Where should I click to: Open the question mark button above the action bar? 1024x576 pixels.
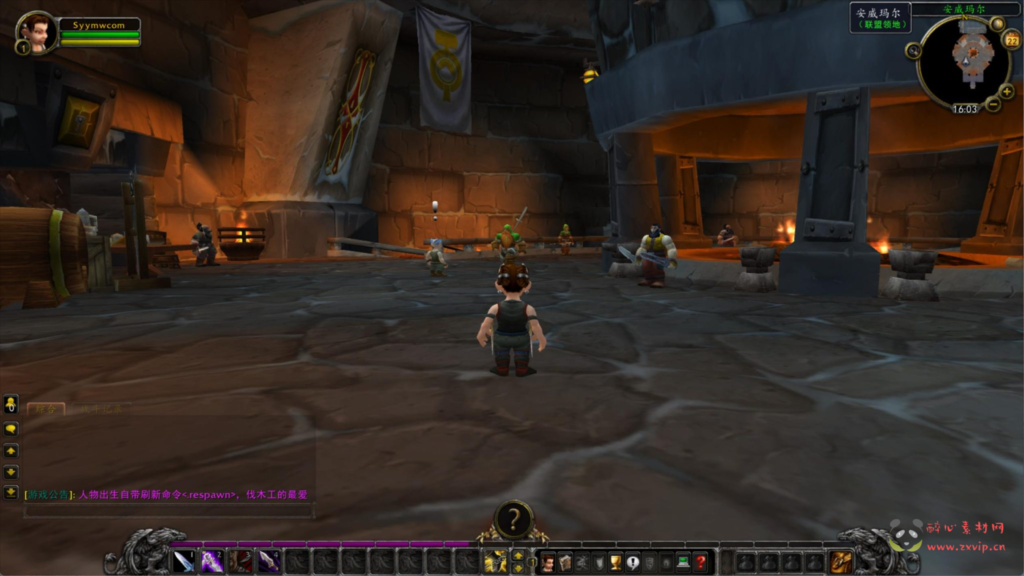513,520
